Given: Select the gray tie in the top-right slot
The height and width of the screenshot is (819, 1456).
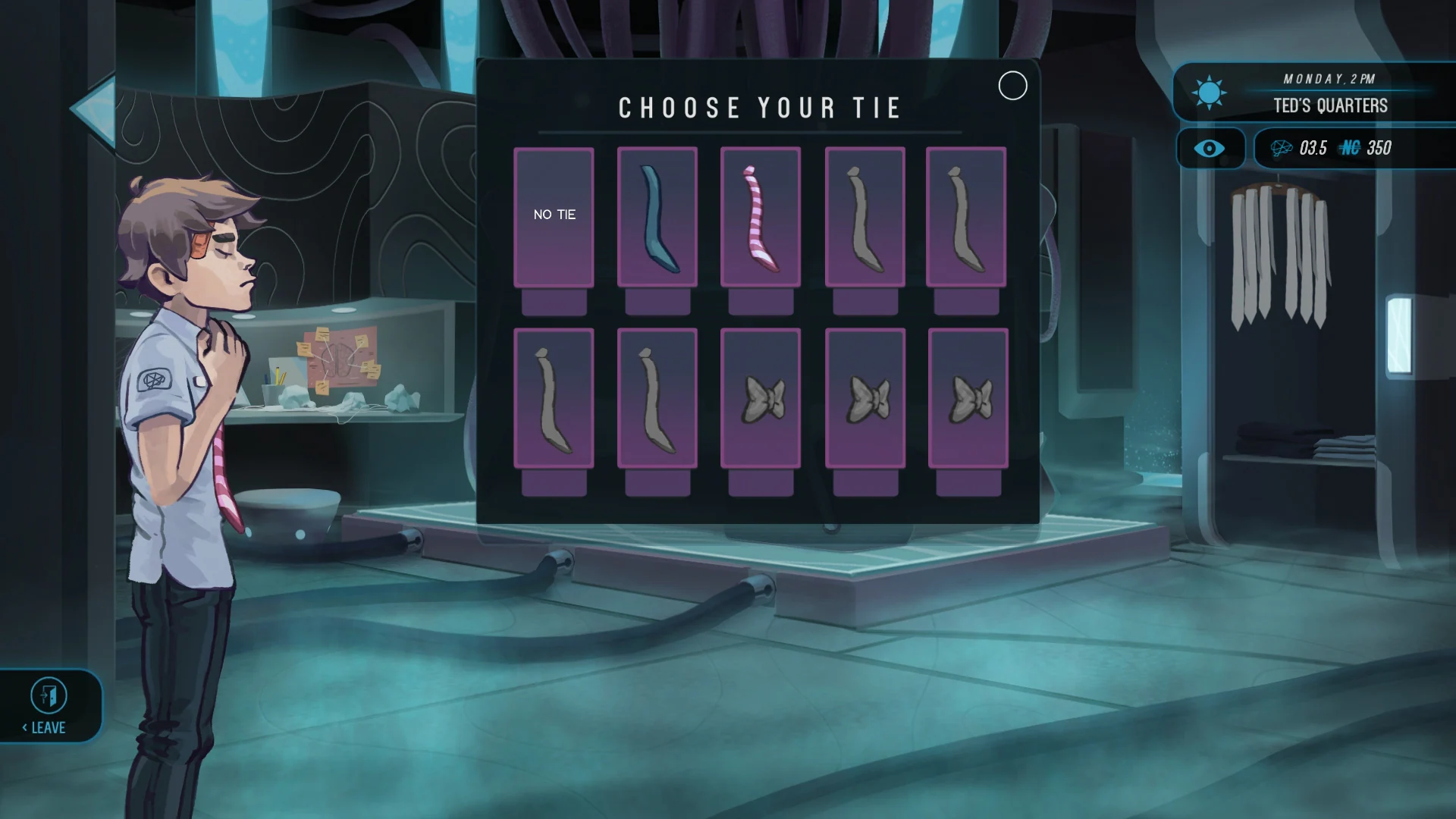Looking at the screenshot, I should [968, 218].
